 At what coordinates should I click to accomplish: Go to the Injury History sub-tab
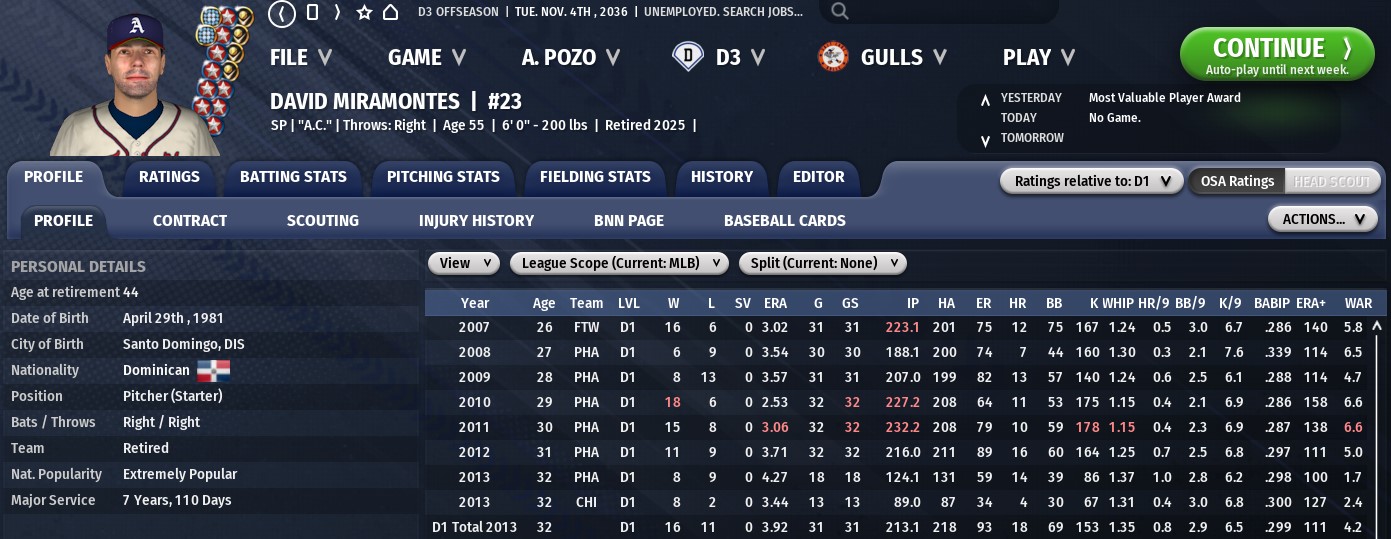pyautogui.click(x=476, y=221)
